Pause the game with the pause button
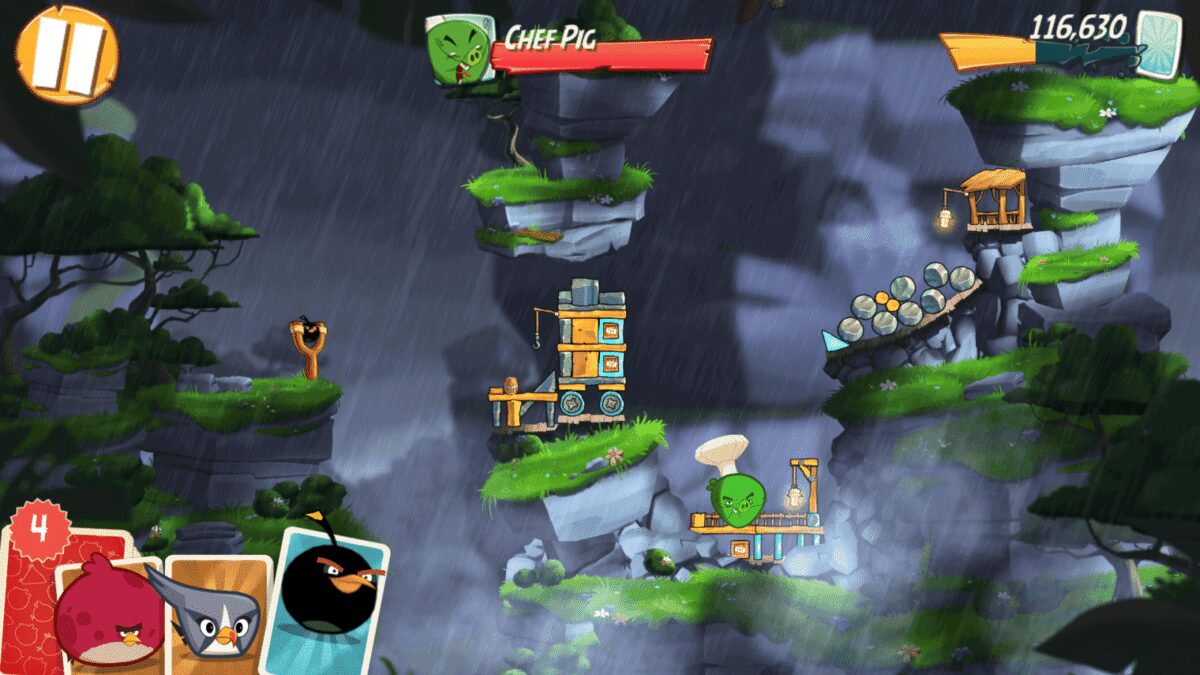Viewport: 1200px width, 675px height. (x=66, y=54)
